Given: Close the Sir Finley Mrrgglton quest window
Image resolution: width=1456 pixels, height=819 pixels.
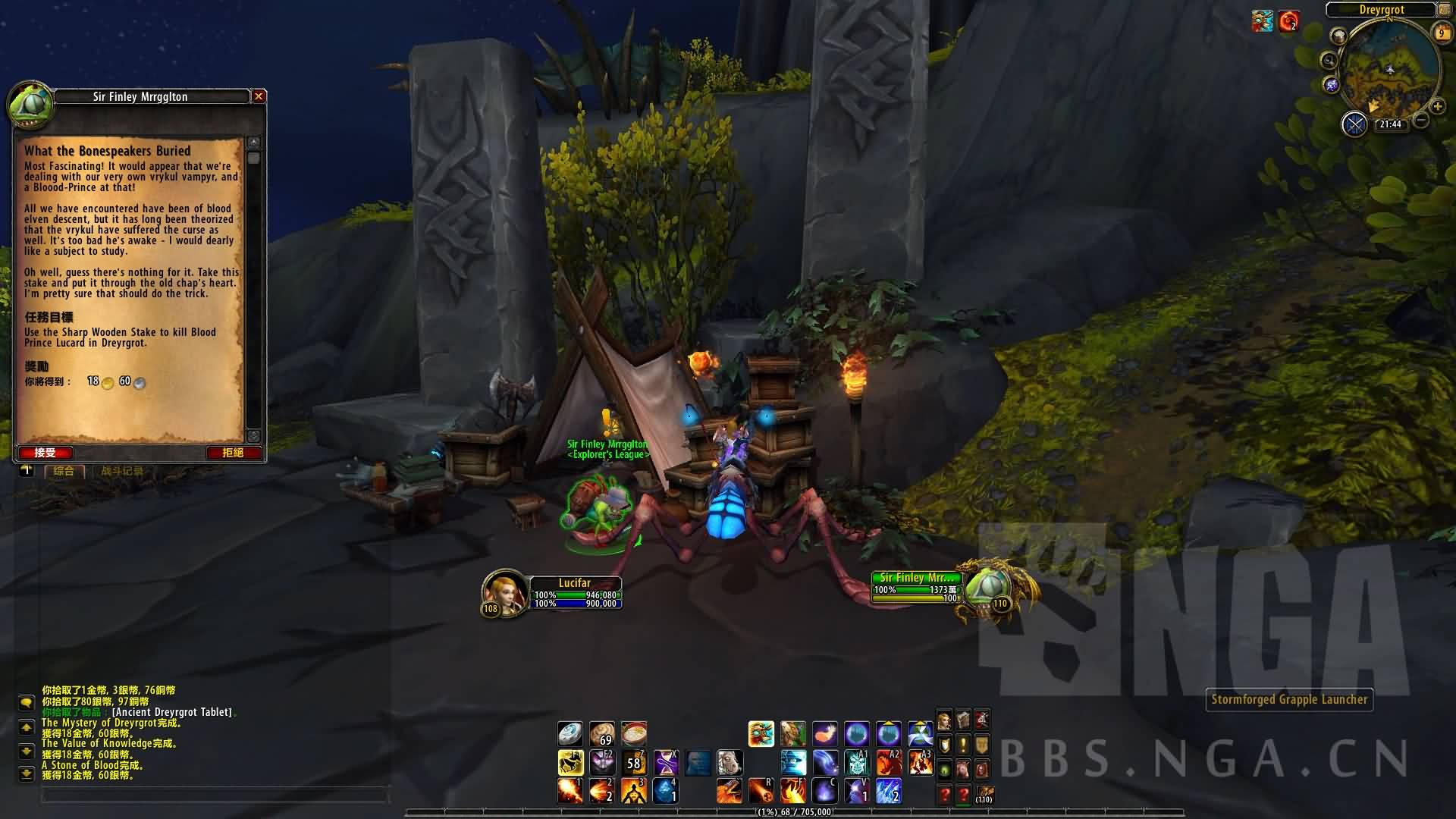Looking at the screenshot, I should (x=259, y=96).
